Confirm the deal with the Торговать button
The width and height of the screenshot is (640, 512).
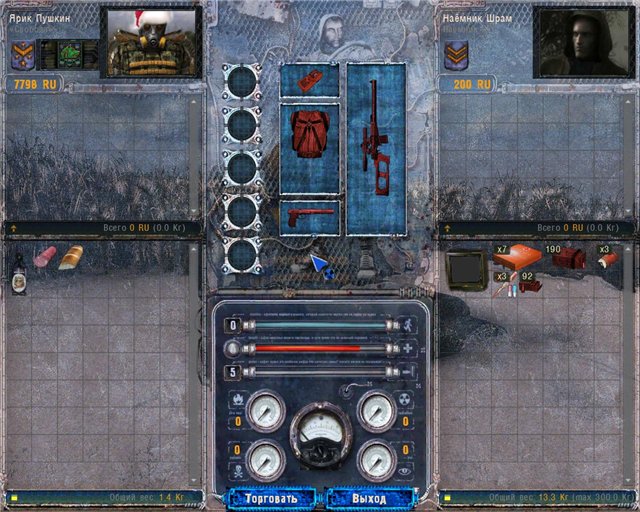271,497
